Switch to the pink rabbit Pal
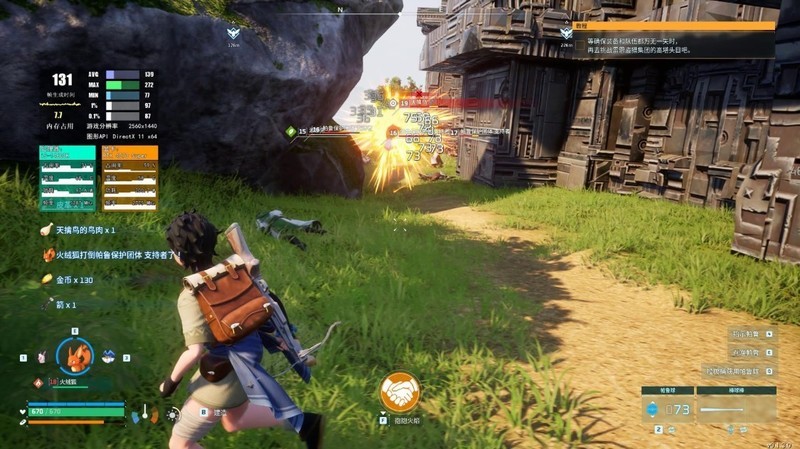 (41, 356)
